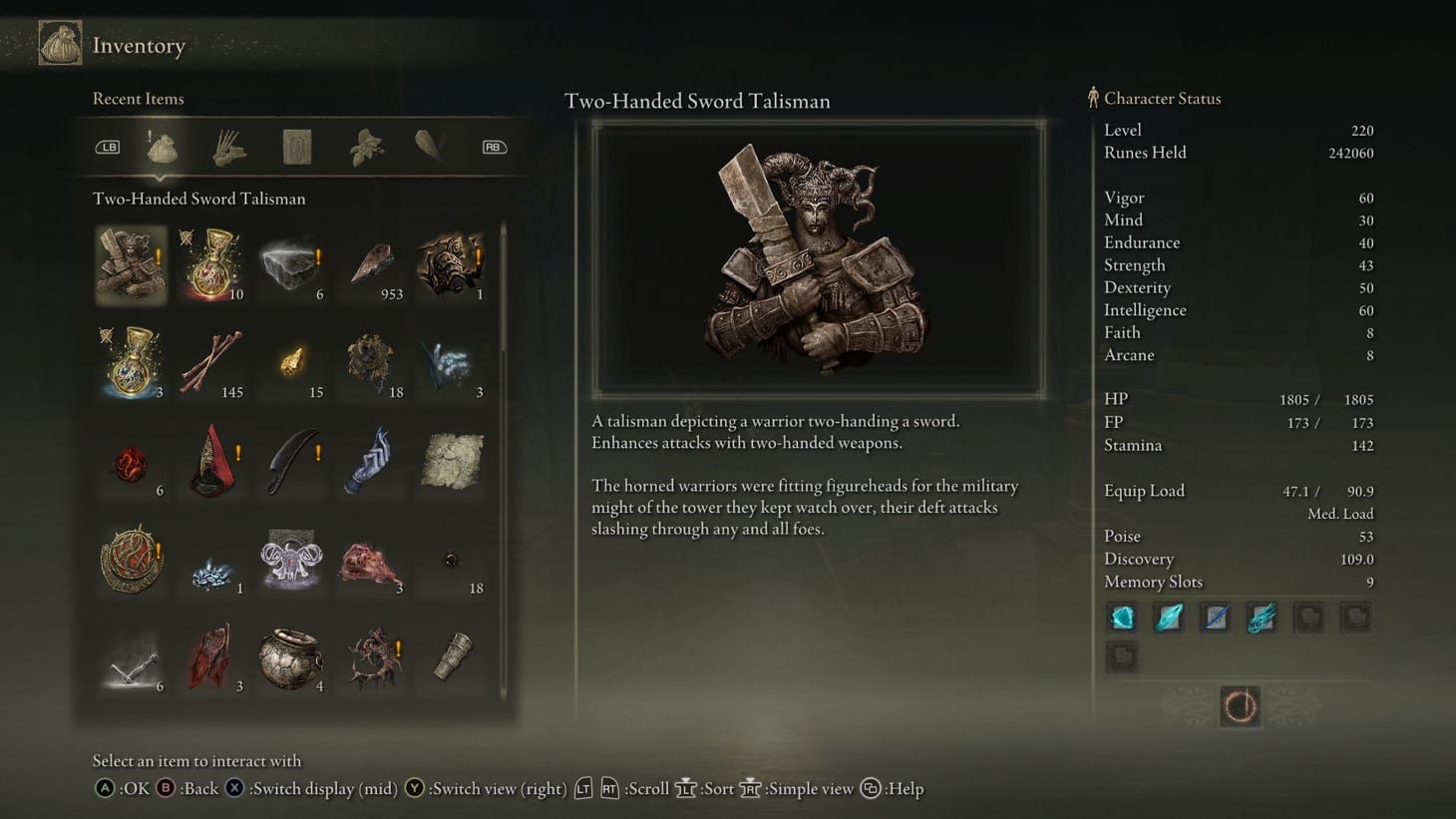Viewport: 1456px width, 819px height.
Task: Switch to the sorcery scroll category tab
Action: [x=295, y=146]
